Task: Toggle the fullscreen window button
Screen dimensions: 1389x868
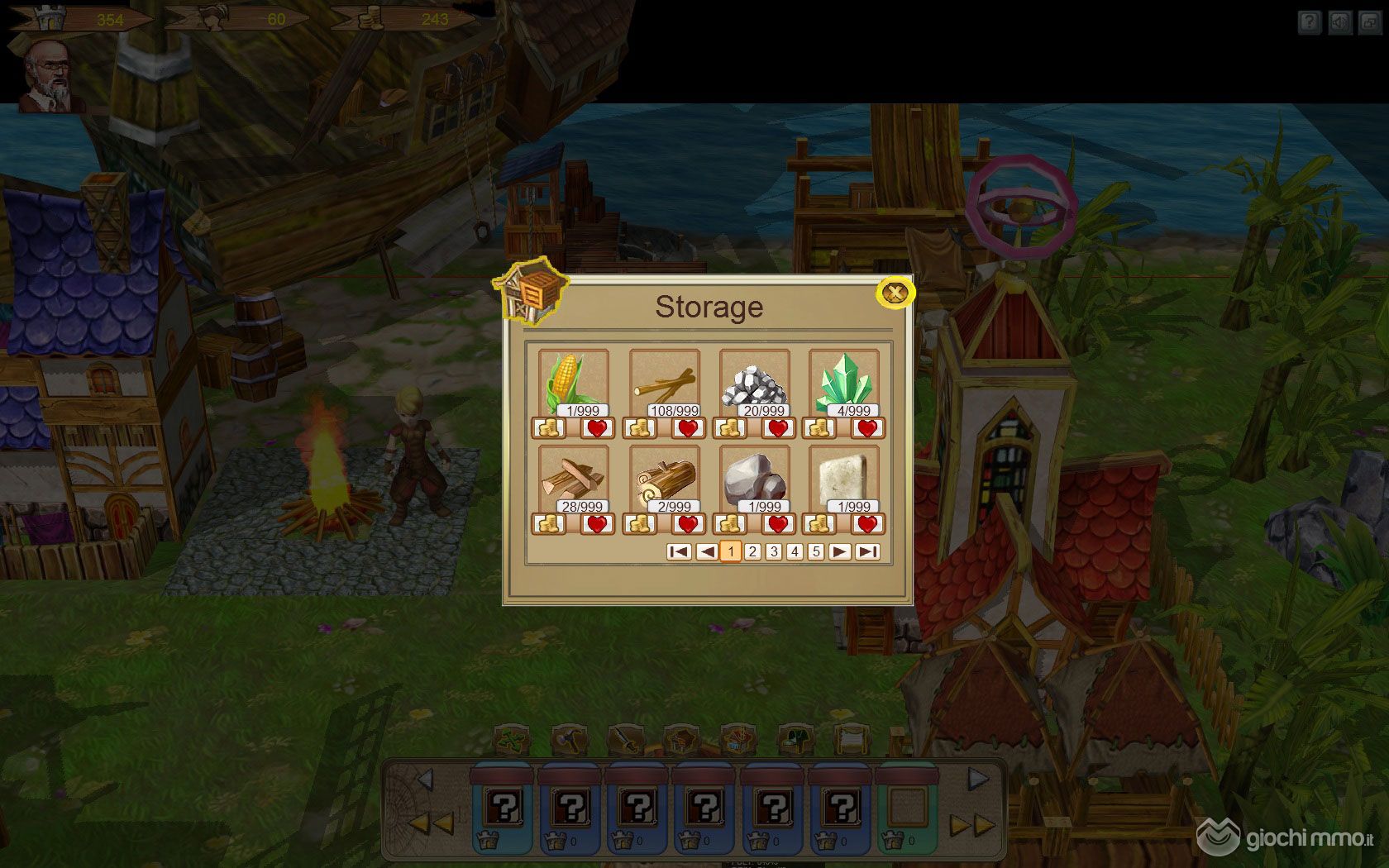Action: 1369,22
